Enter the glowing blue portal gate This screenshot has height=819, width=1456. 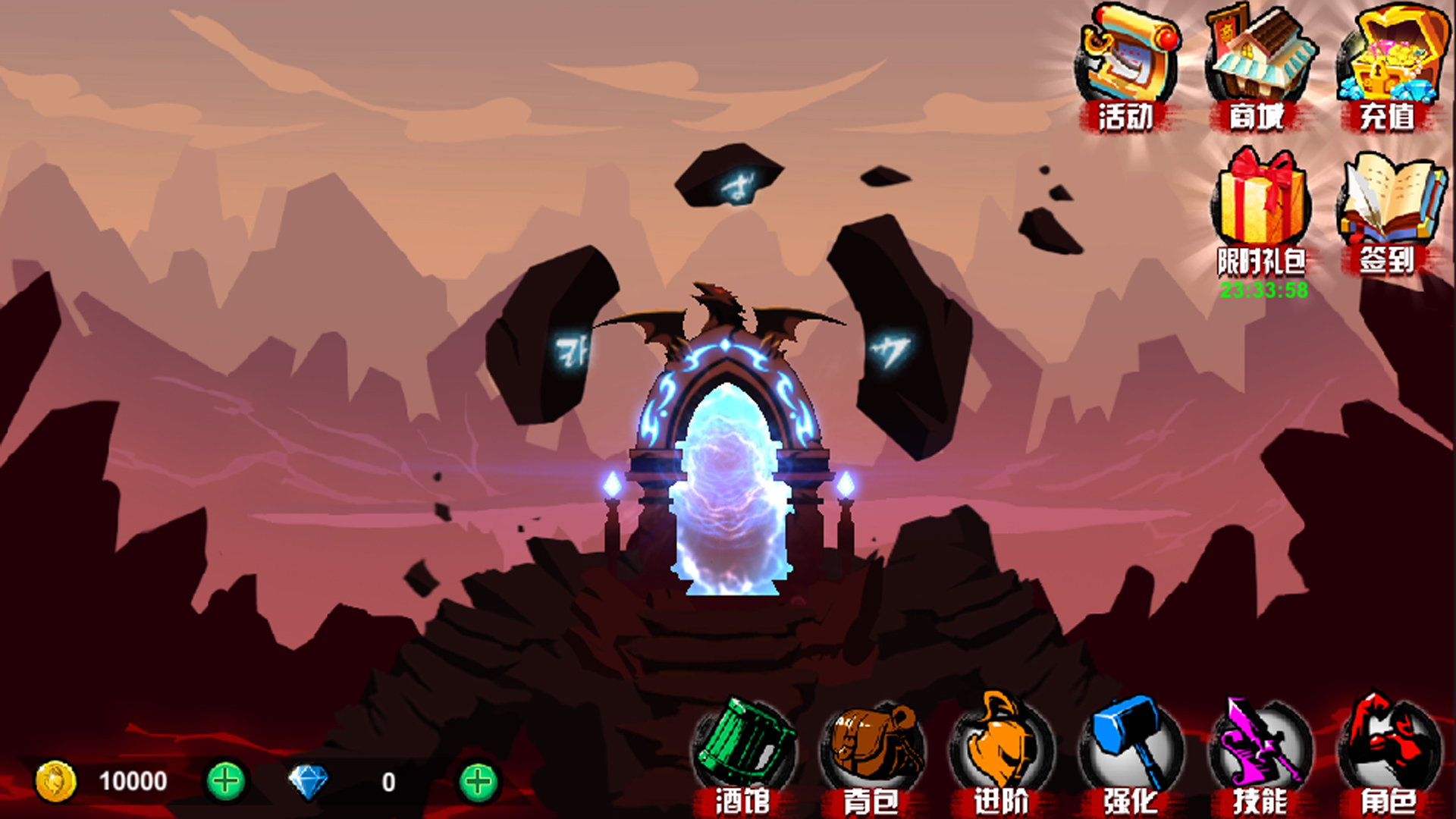click(x=728, y=485)
